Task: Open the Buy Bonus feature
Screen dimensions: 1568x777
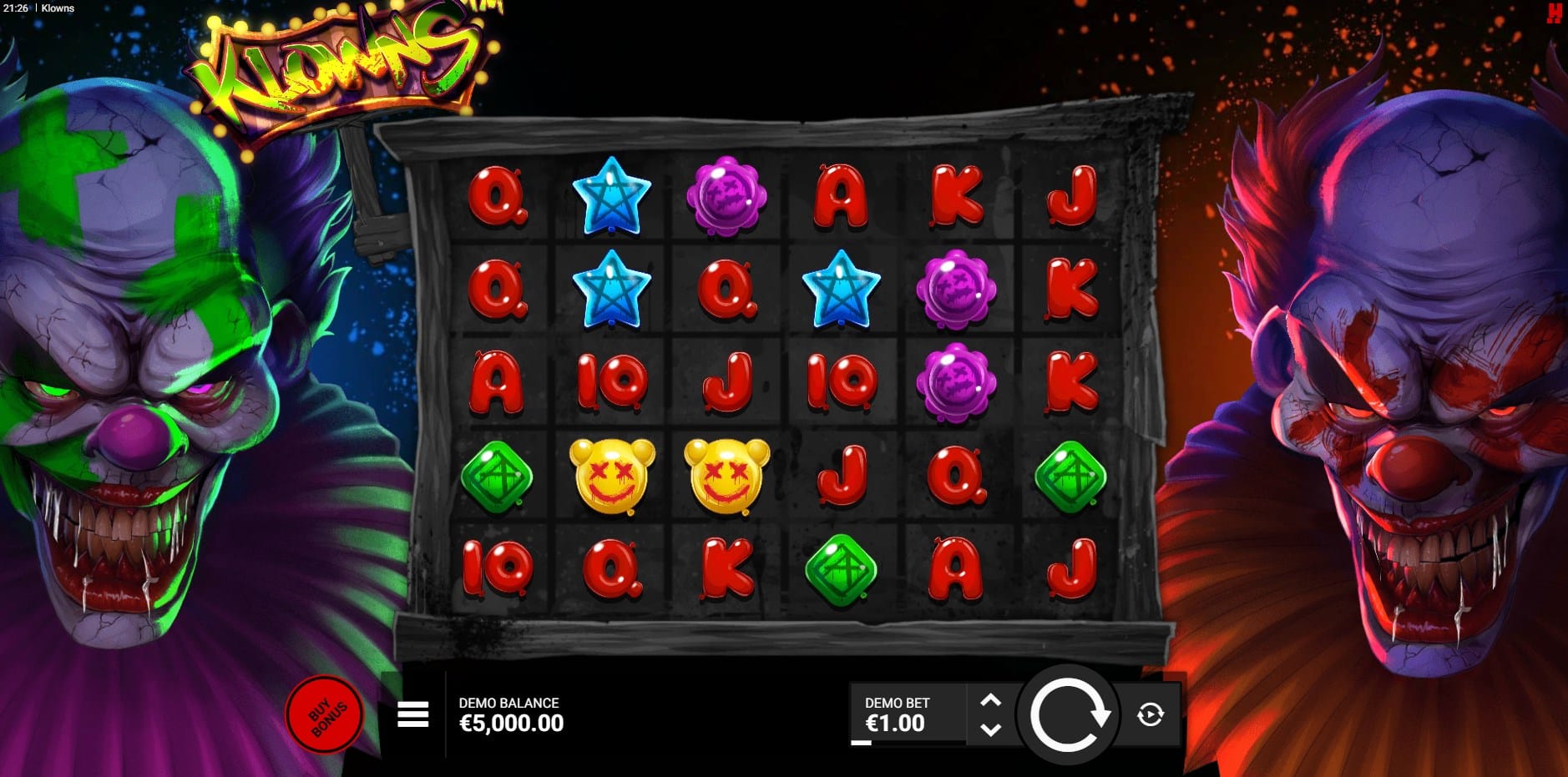Action: [x=325, y=714]
